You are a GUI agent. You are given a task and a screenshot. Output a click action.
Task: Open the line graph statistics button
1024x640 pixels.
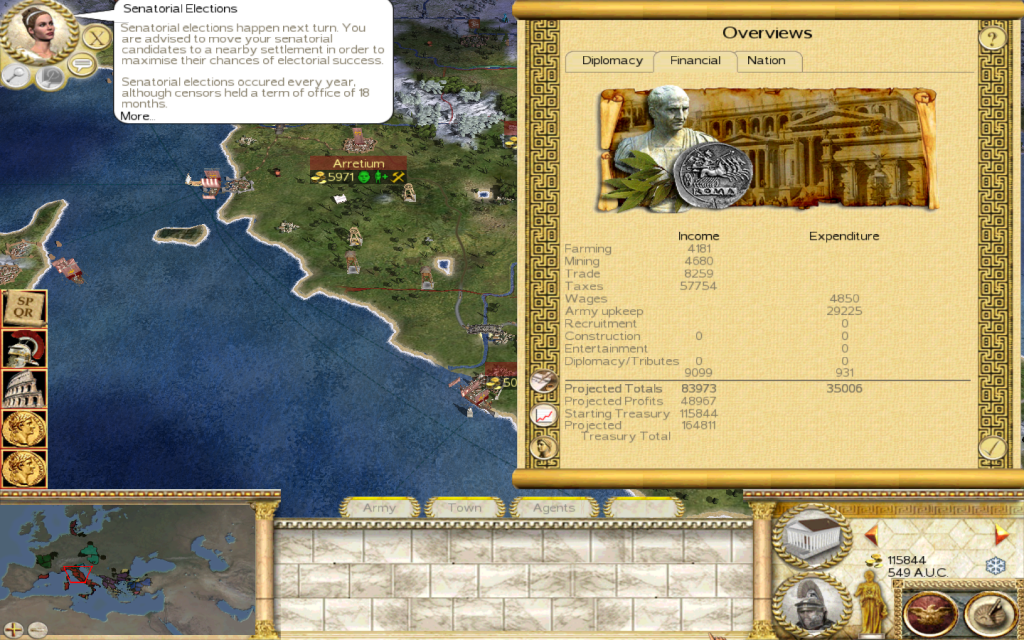[544, 413]
